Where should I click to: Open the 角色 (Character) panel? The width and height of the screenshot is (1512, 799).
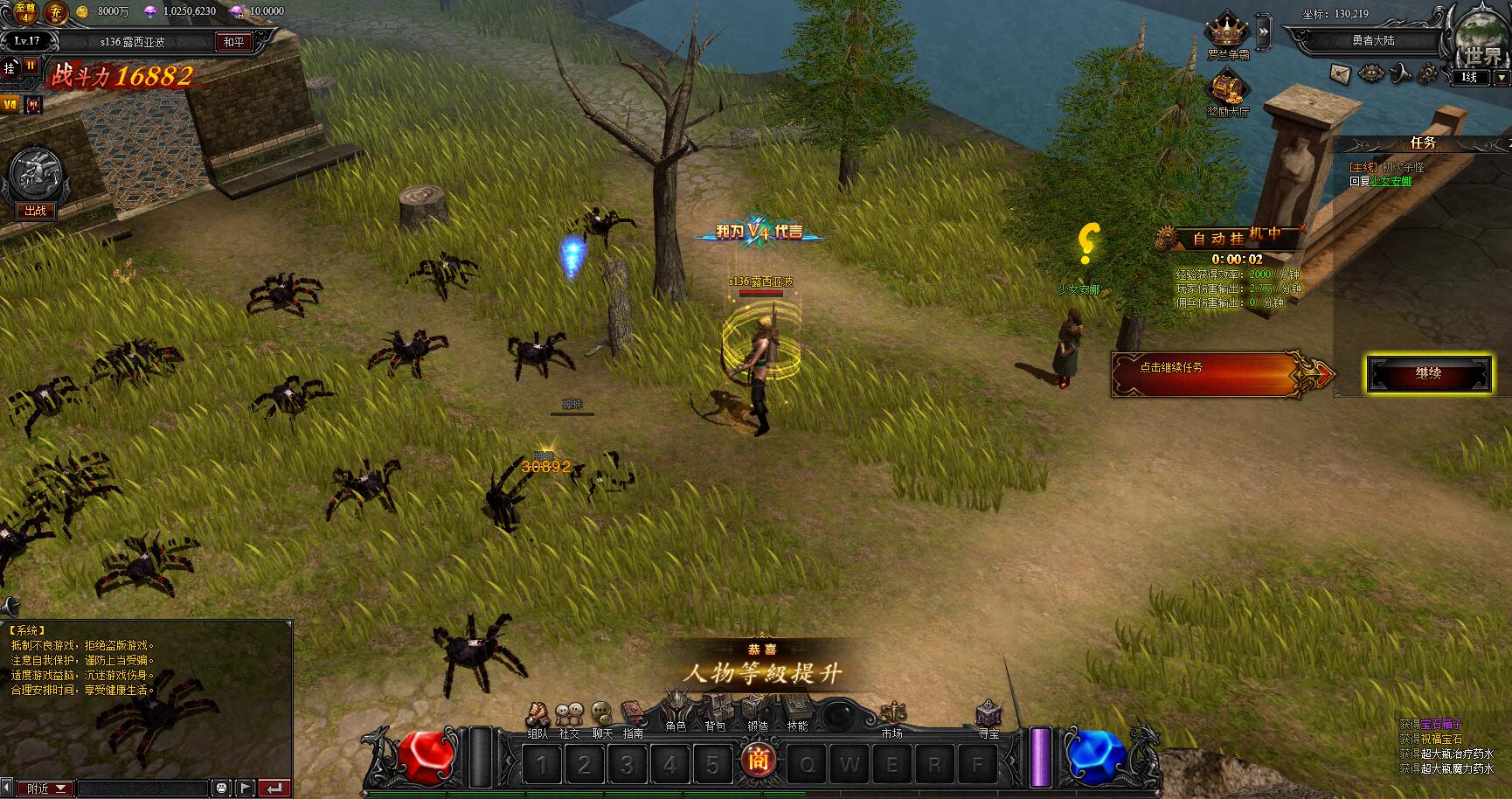(x=676, y=706)
